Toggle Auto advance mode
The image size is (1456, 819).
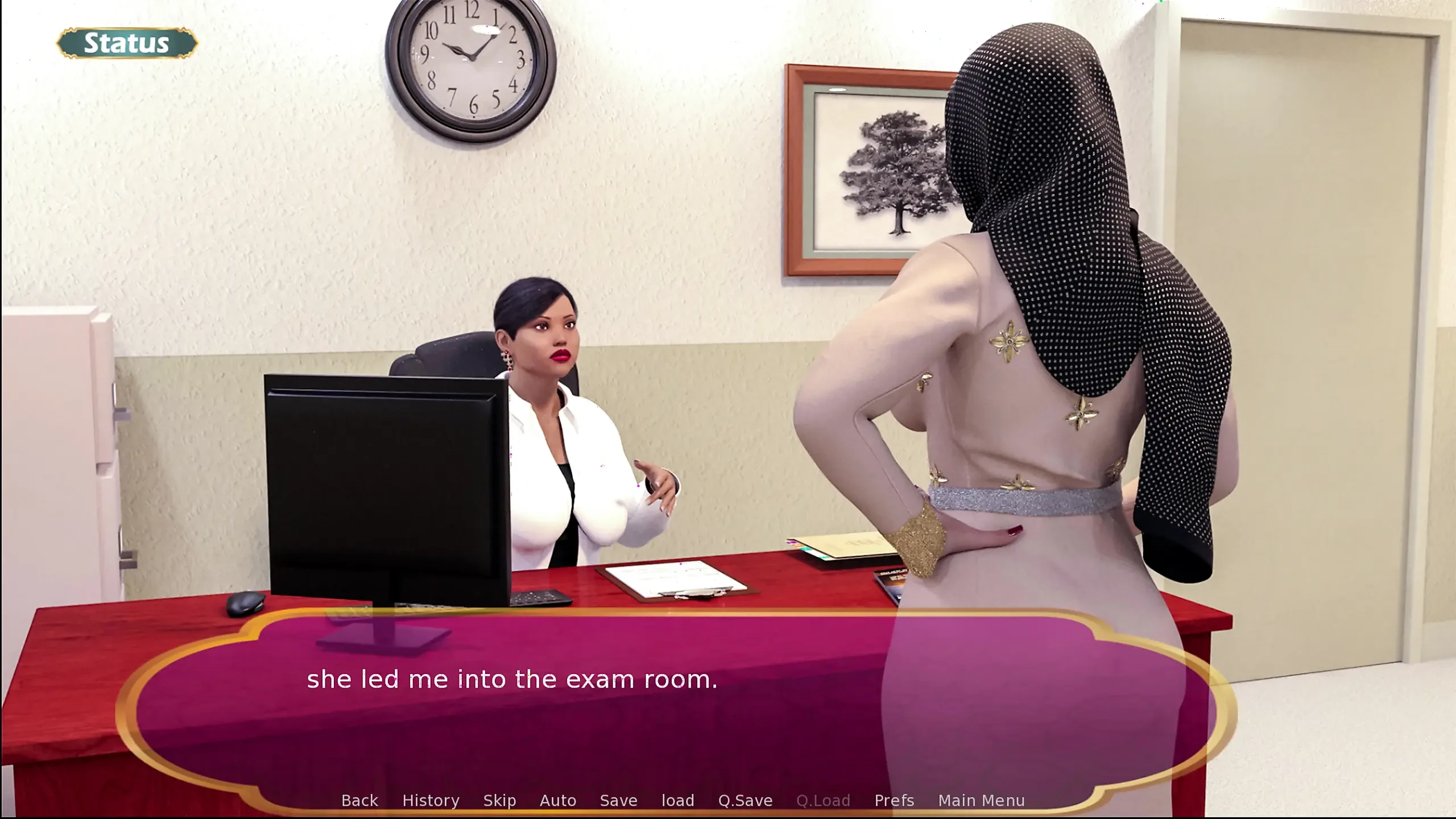click(557, 800)
